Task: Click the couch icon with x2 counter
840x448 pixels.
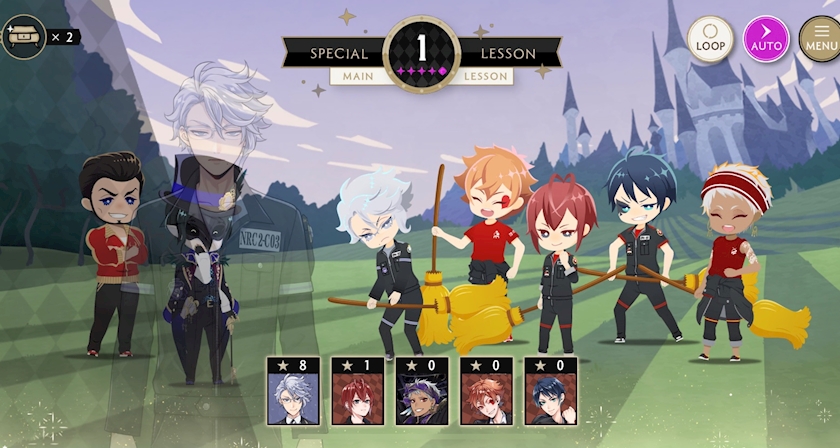Action: [x=24, y=37]
